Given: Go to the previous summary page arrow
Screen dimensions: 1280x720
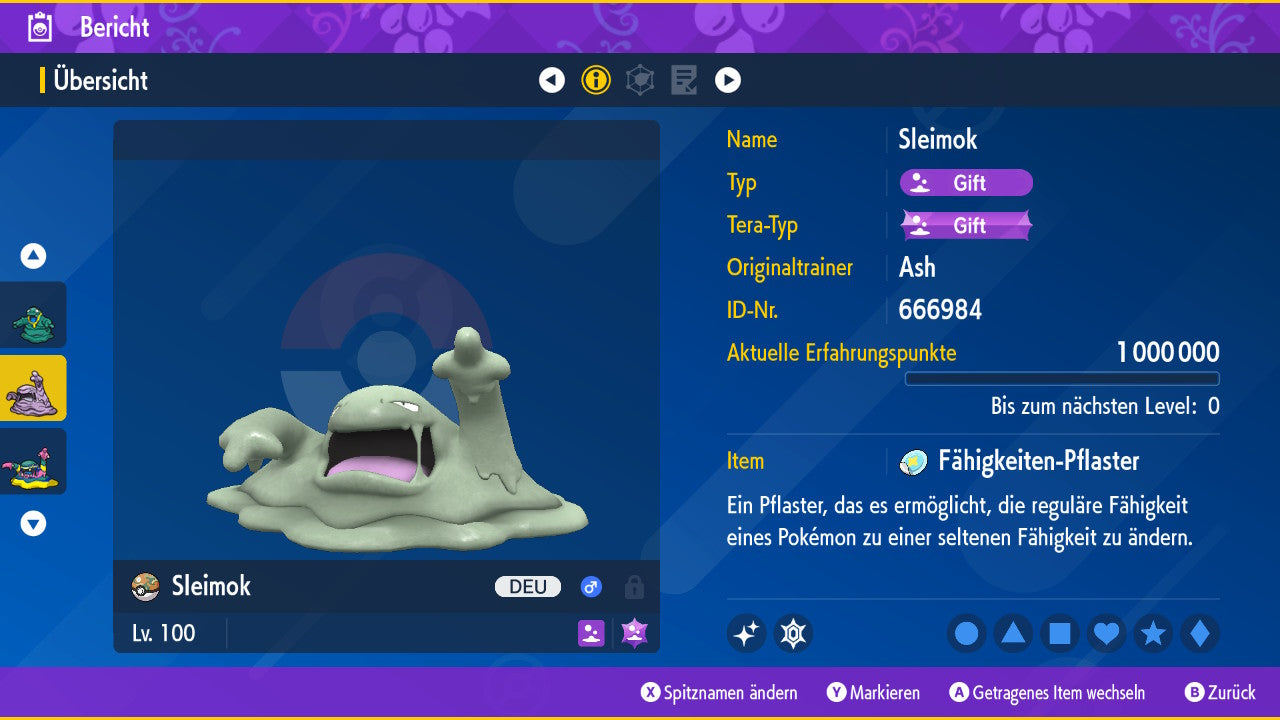Looking at the screenshot, I should 552,80.
